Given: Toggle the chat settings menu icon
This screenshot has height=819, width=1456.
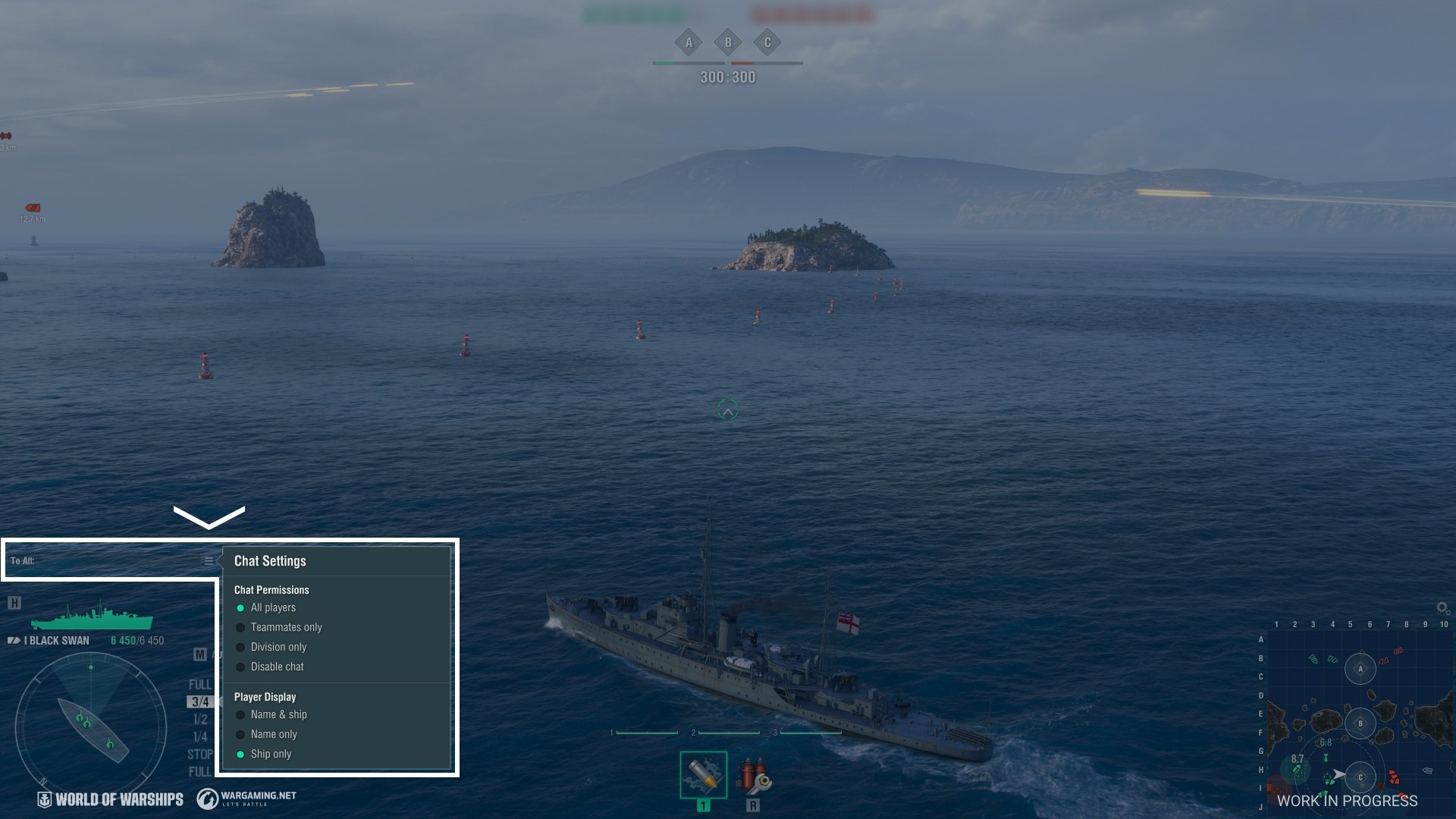Looking at the screenshot, I should [209, 561].
